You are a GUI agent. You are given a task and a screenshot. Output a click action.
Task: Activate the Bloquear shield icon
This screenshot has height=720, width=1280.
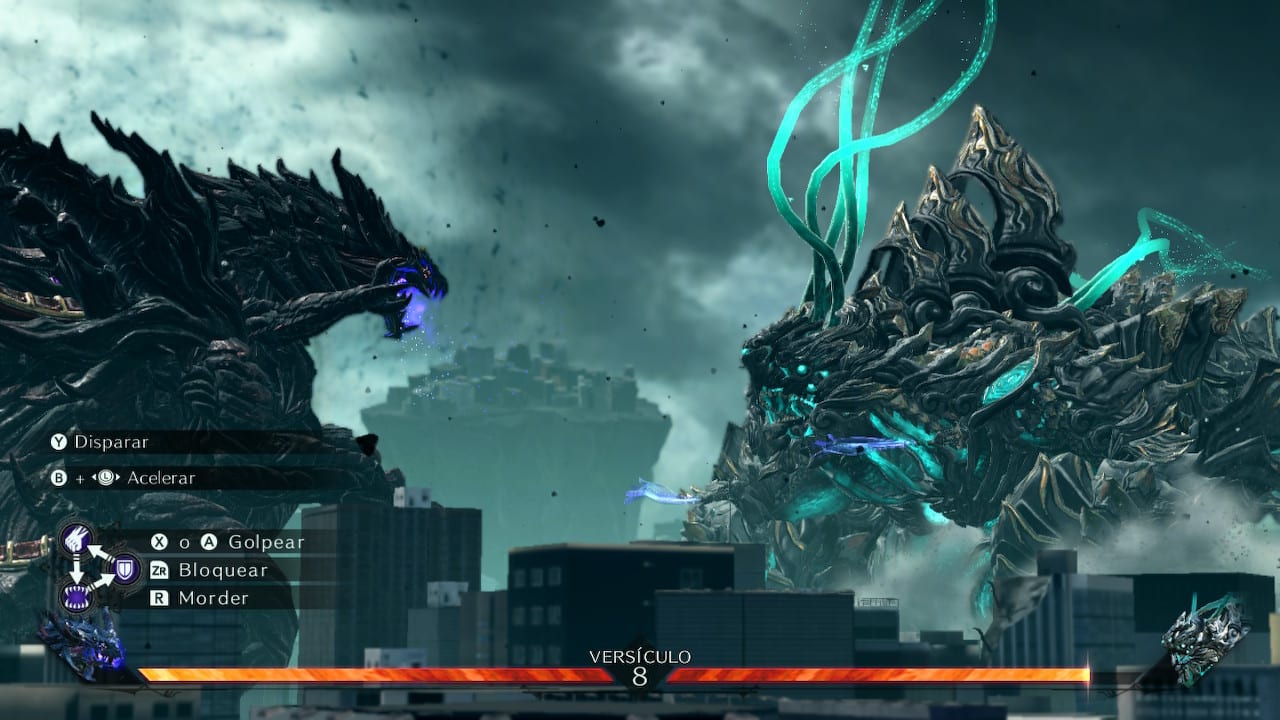coord(125,569)
